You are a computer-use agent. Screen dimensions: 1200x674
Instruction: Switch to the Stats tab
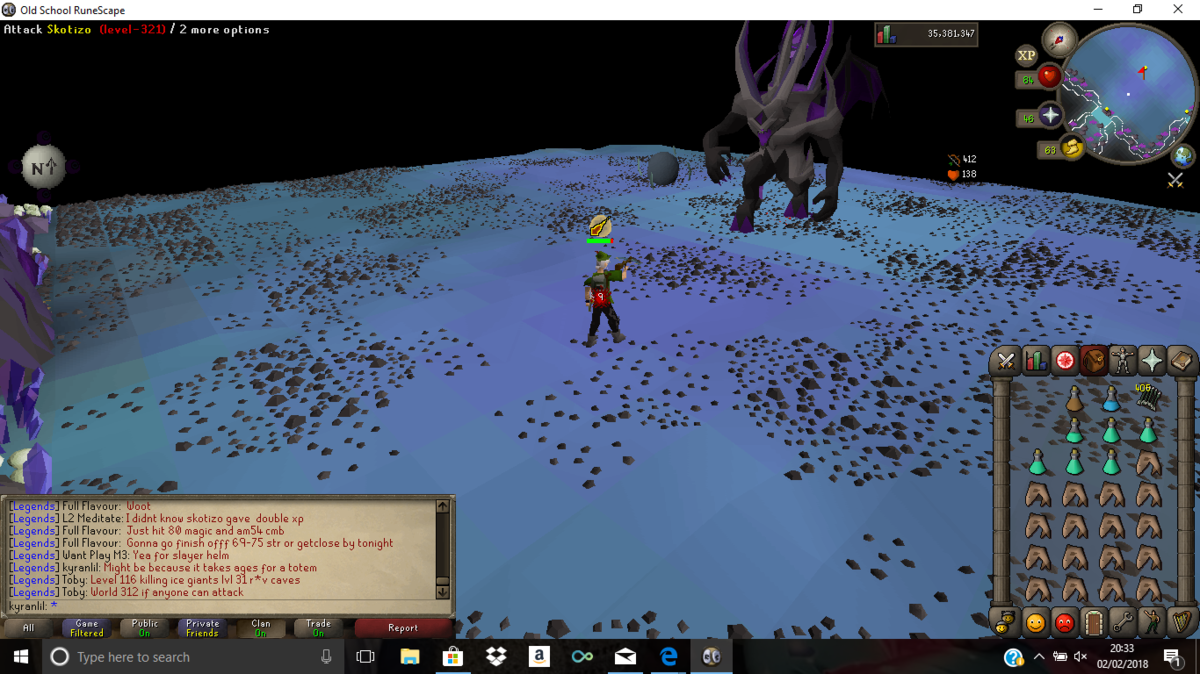pos(1035,361)
